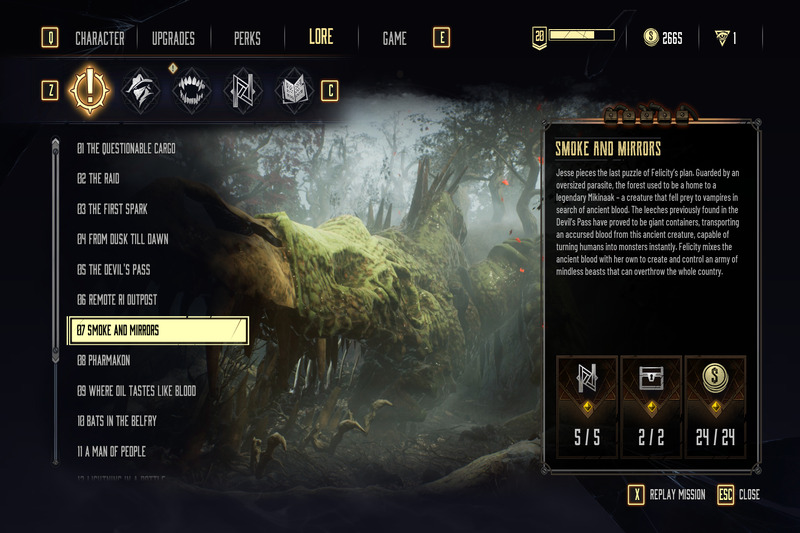The image size is (800, 533).
Task: Open the fanged mouth bestiary category
Action: [191, 90]
